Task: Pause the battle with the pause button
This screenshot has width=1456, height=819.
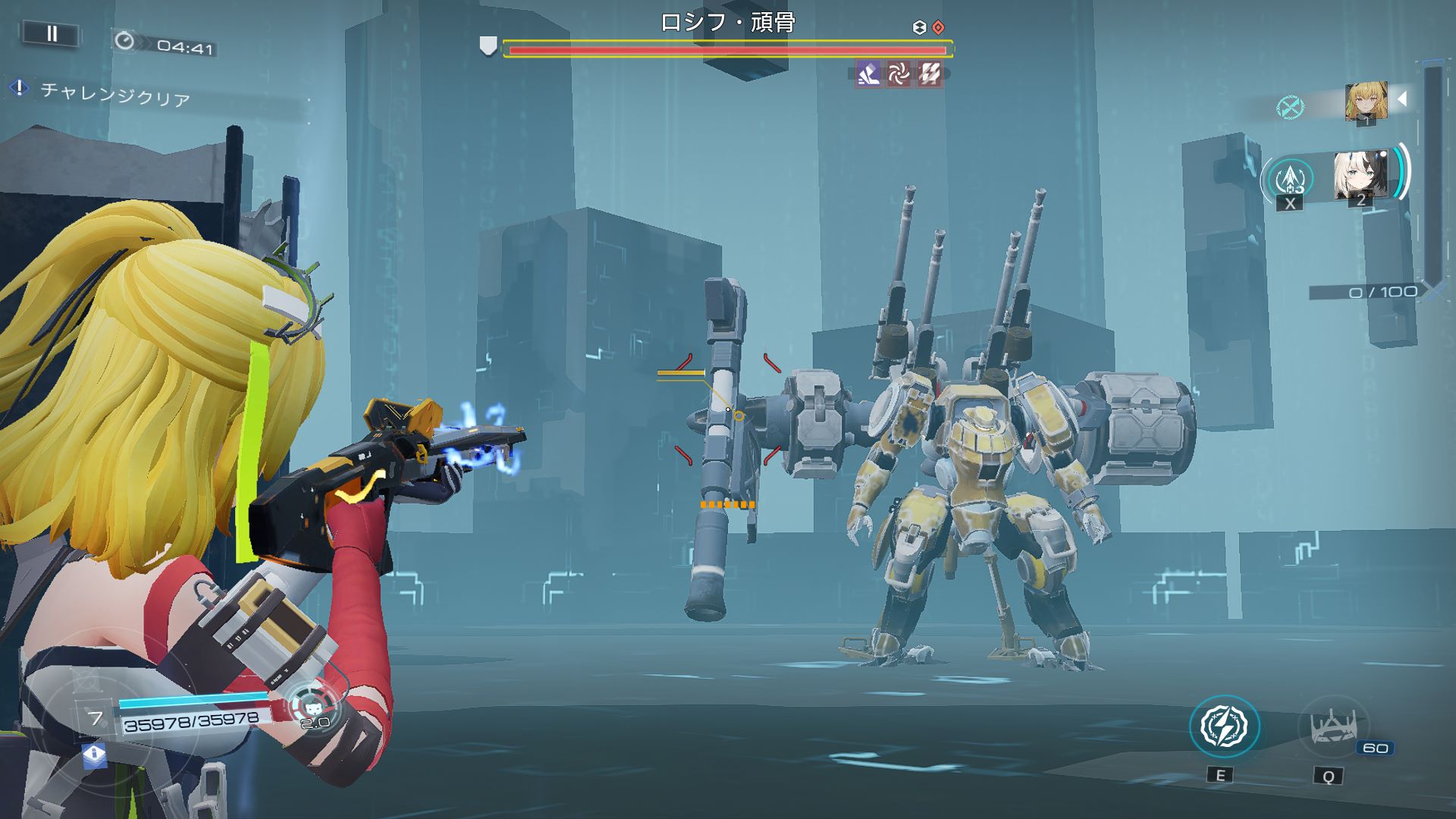Action: click(52, 34)
